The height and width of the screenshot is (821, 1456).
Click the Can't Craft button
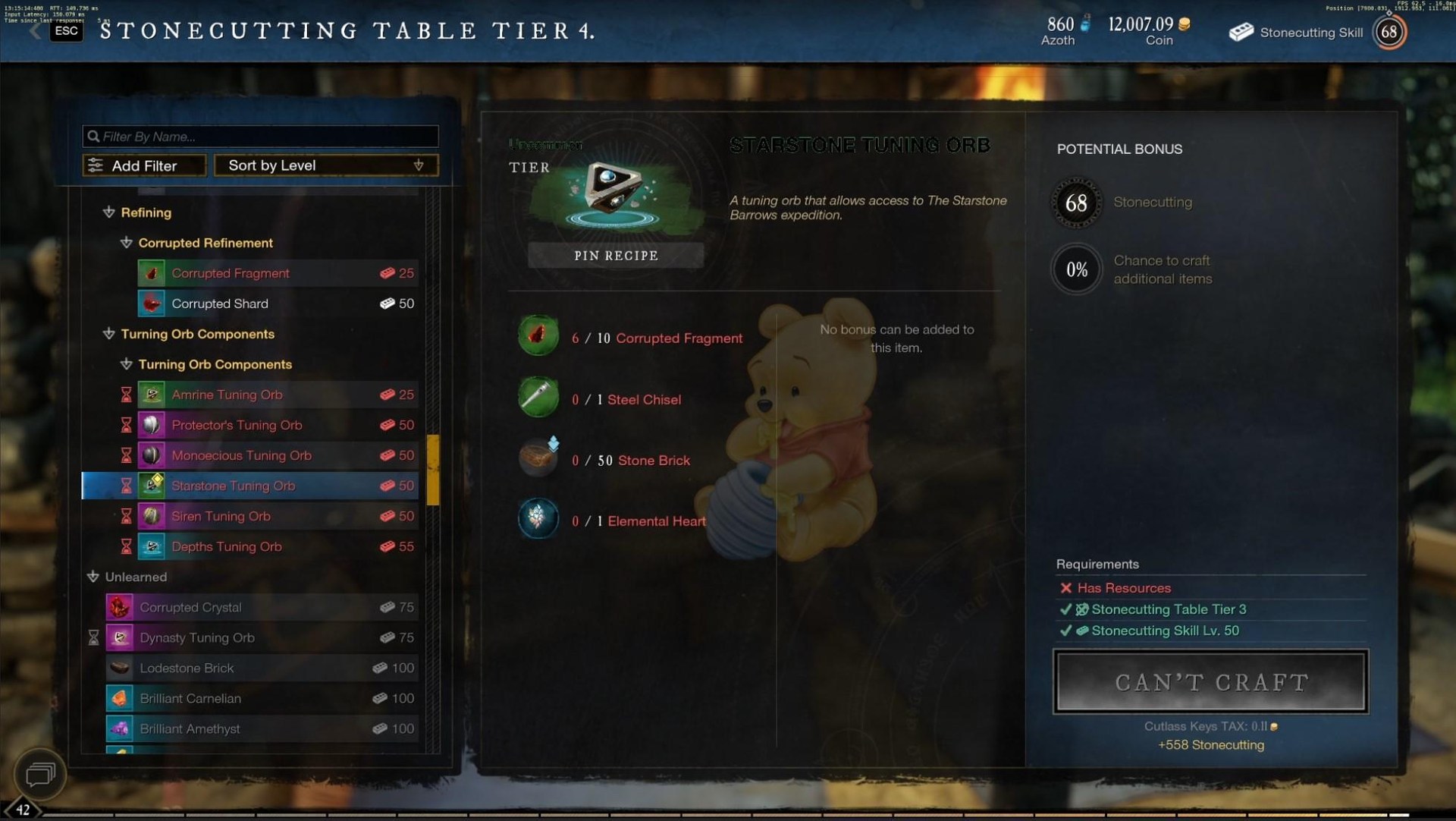click(x=1211, y=682)
